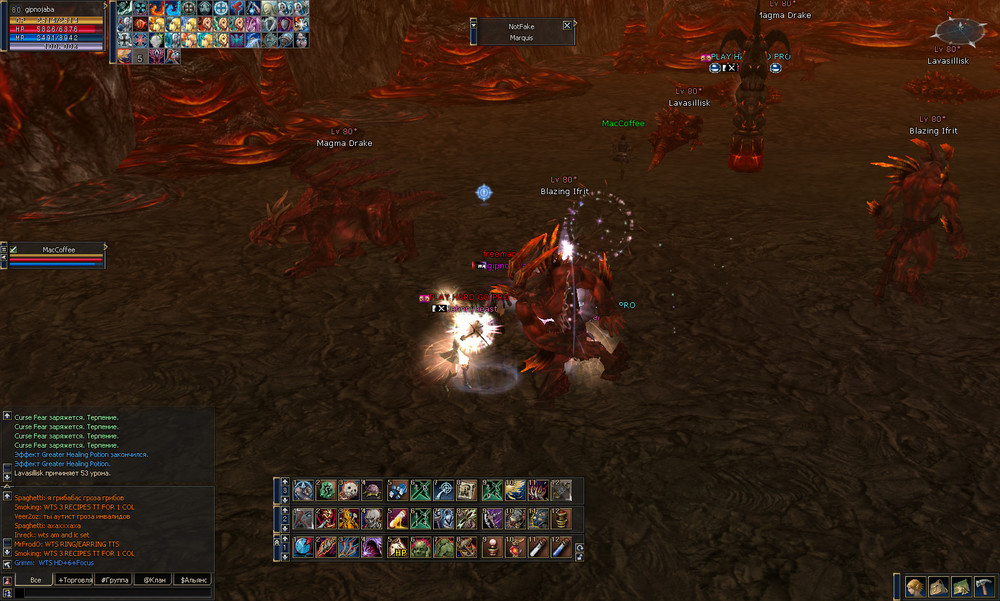
Task: Activate the white skull skill, top hotbar
Action: pyautogui.click(x=350, y=490)
